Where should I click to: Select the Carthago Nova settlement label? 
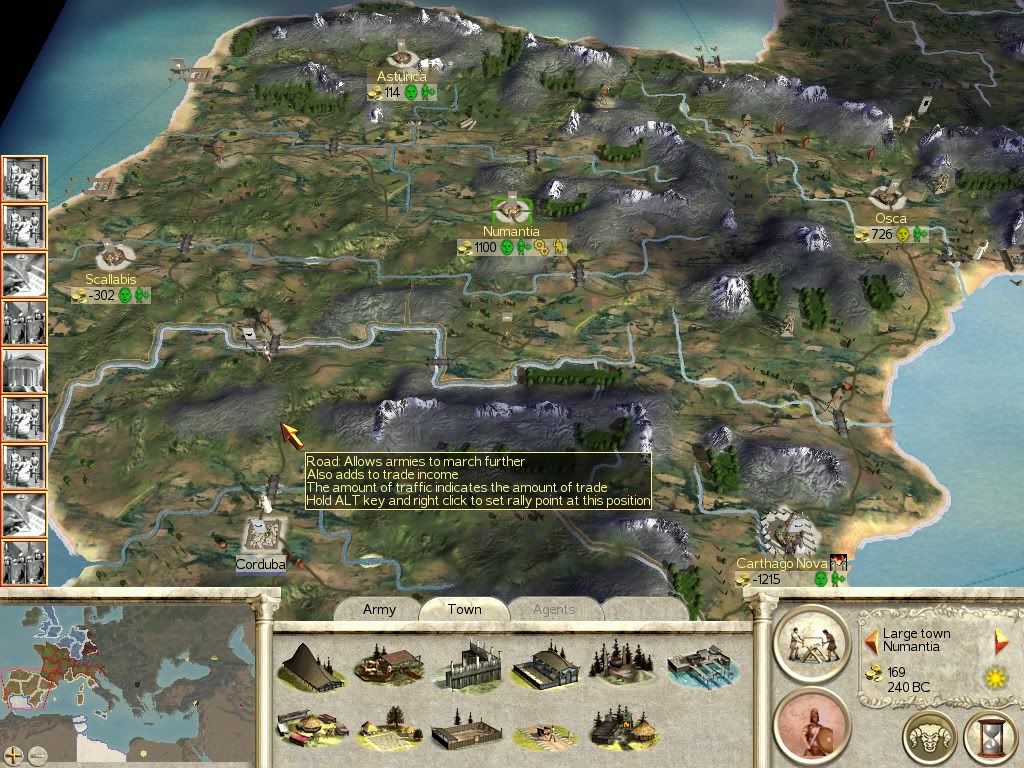[778, 563]
